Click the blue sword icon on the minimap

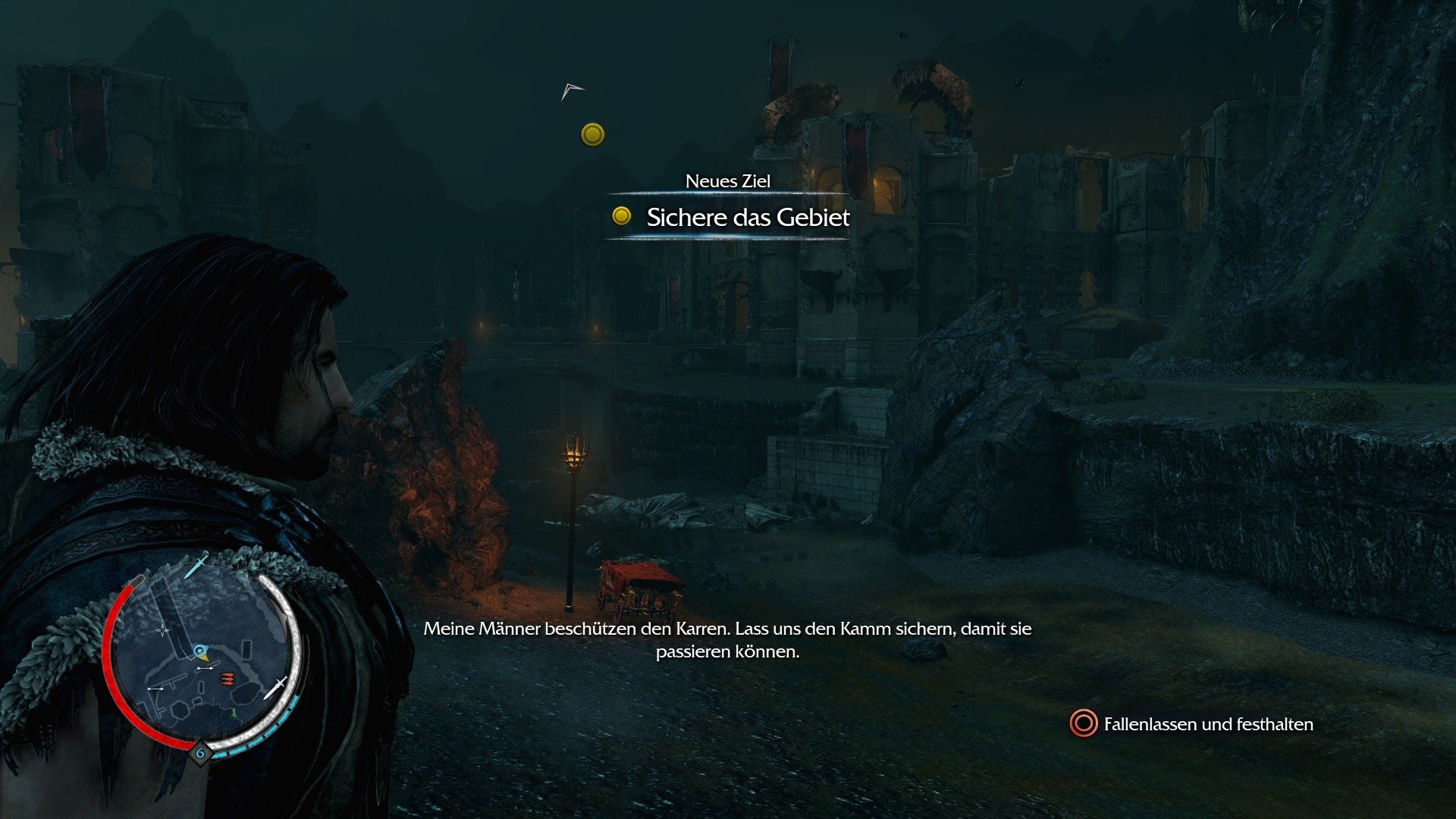click(196, 566)
